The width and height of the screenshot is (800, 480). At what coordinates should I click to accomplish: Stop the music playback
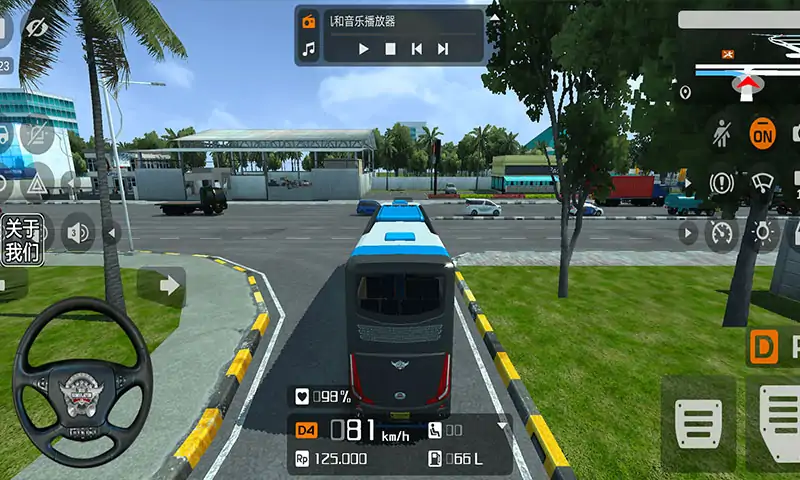coord(391,48)
